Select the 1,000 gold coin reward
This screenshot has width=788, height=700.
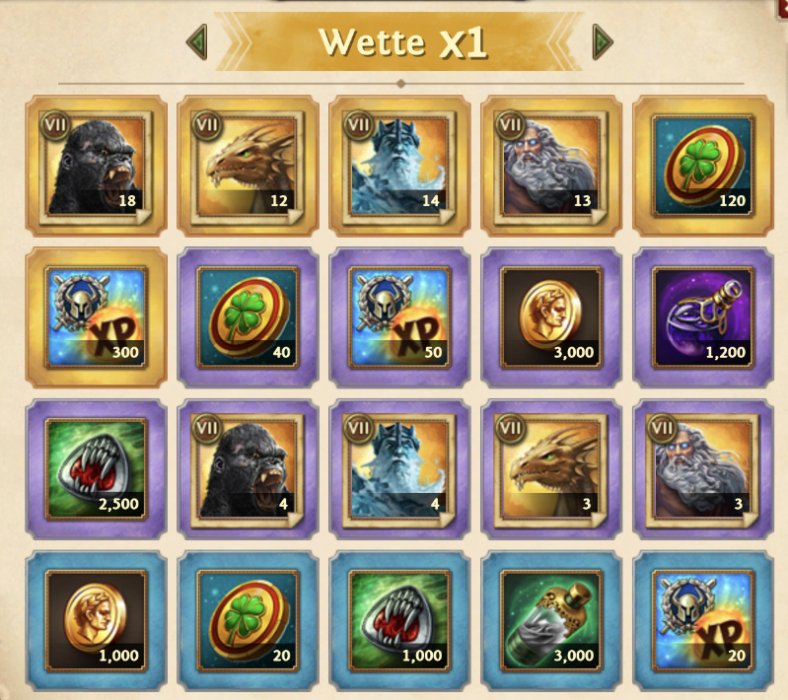click(x=96, y=620)
